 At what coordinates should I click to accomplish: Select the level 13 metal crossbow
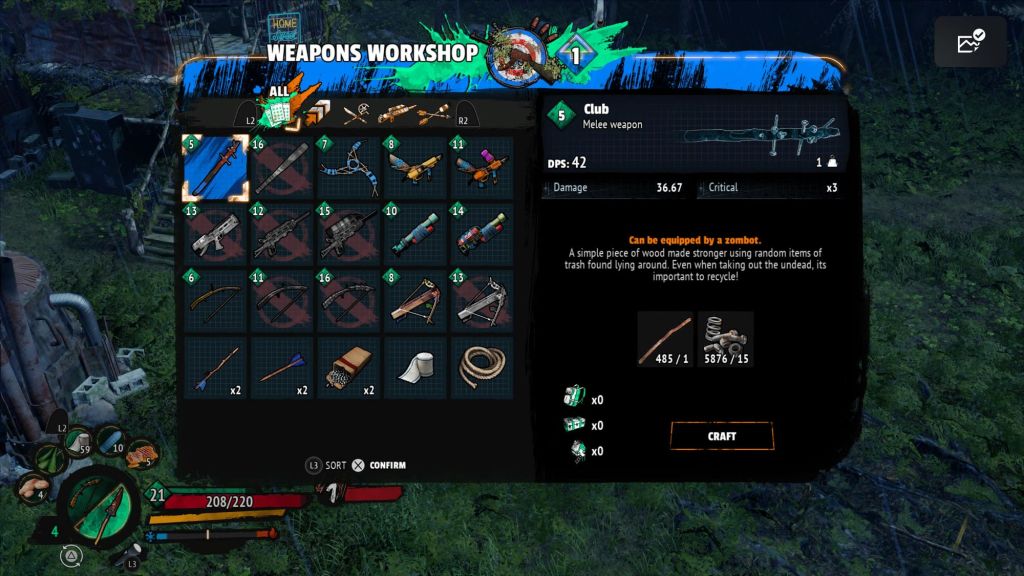pos(483,302)
